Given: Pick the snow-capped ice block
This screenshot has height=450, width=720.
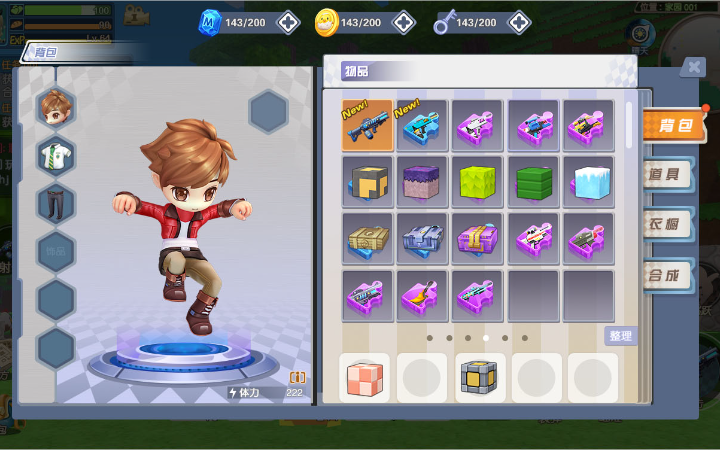Looking at the screenshot, I should [589, 182].
